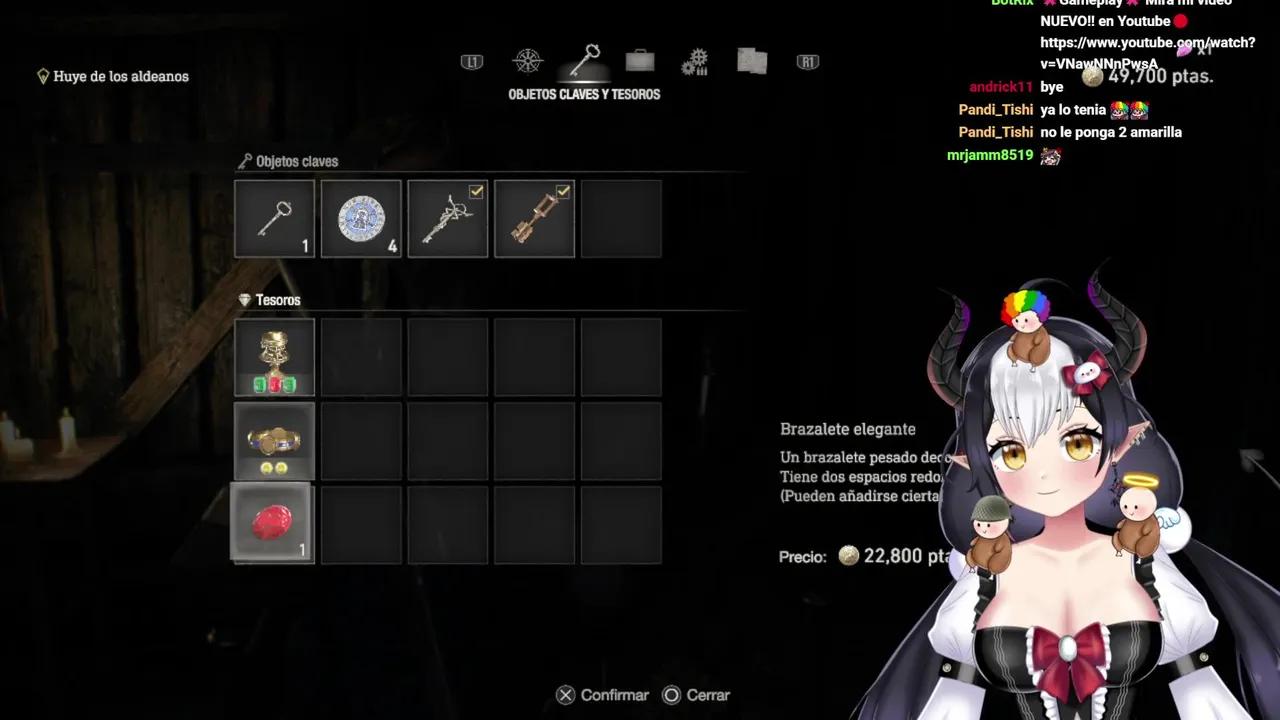Screen dimensions: 1280x720
Task: Open the gear and cogs tab
Action: click(695, 62)
